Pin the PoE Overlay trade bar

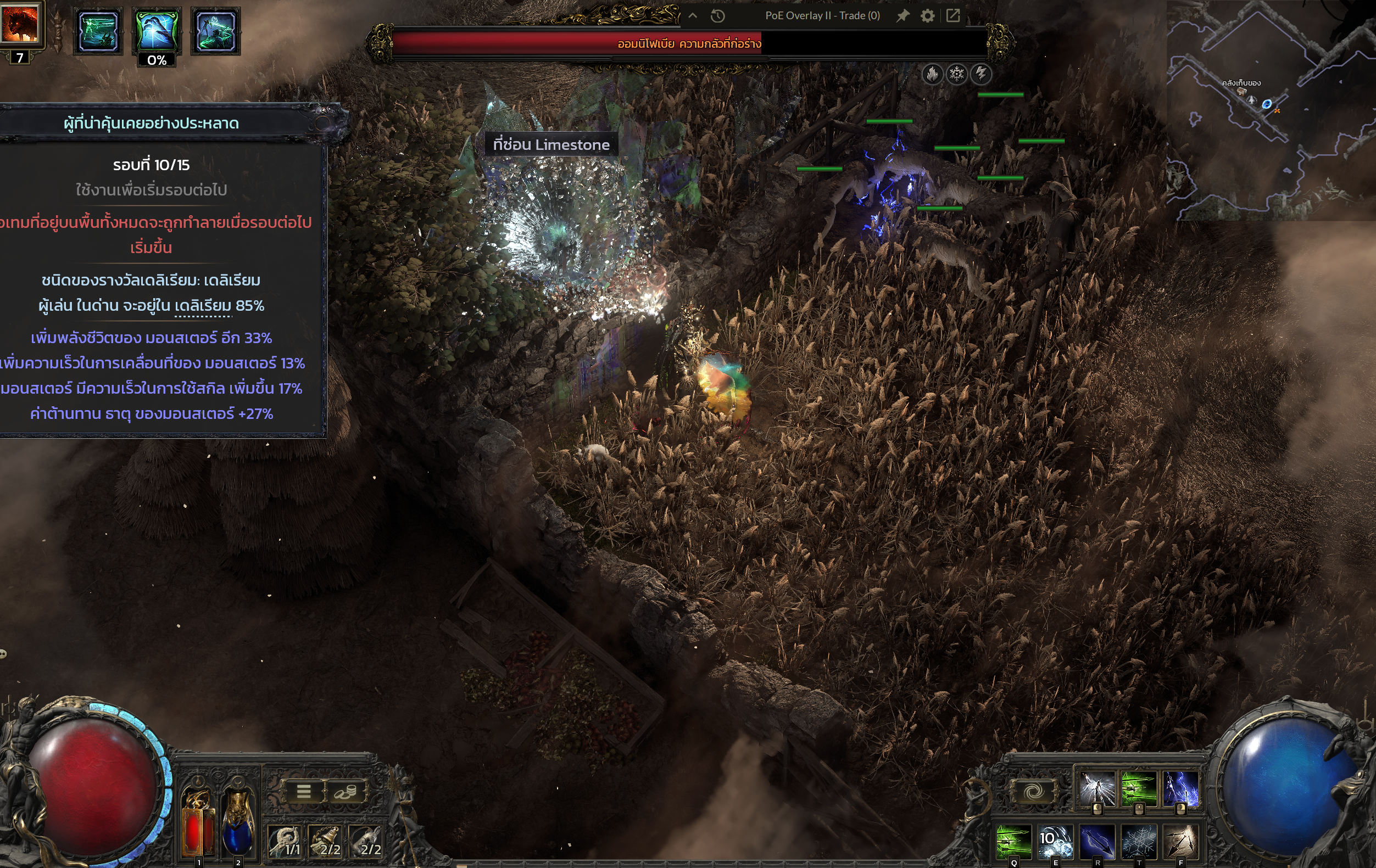pyautogui.click(x=903, y=16)
